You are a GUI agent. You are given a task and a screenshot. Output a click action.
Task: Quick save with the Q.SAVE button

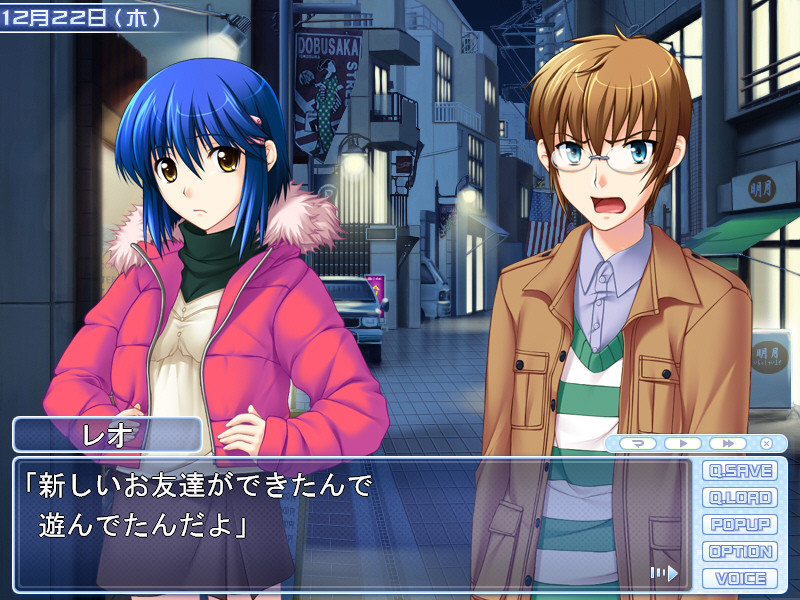point(740,470)
